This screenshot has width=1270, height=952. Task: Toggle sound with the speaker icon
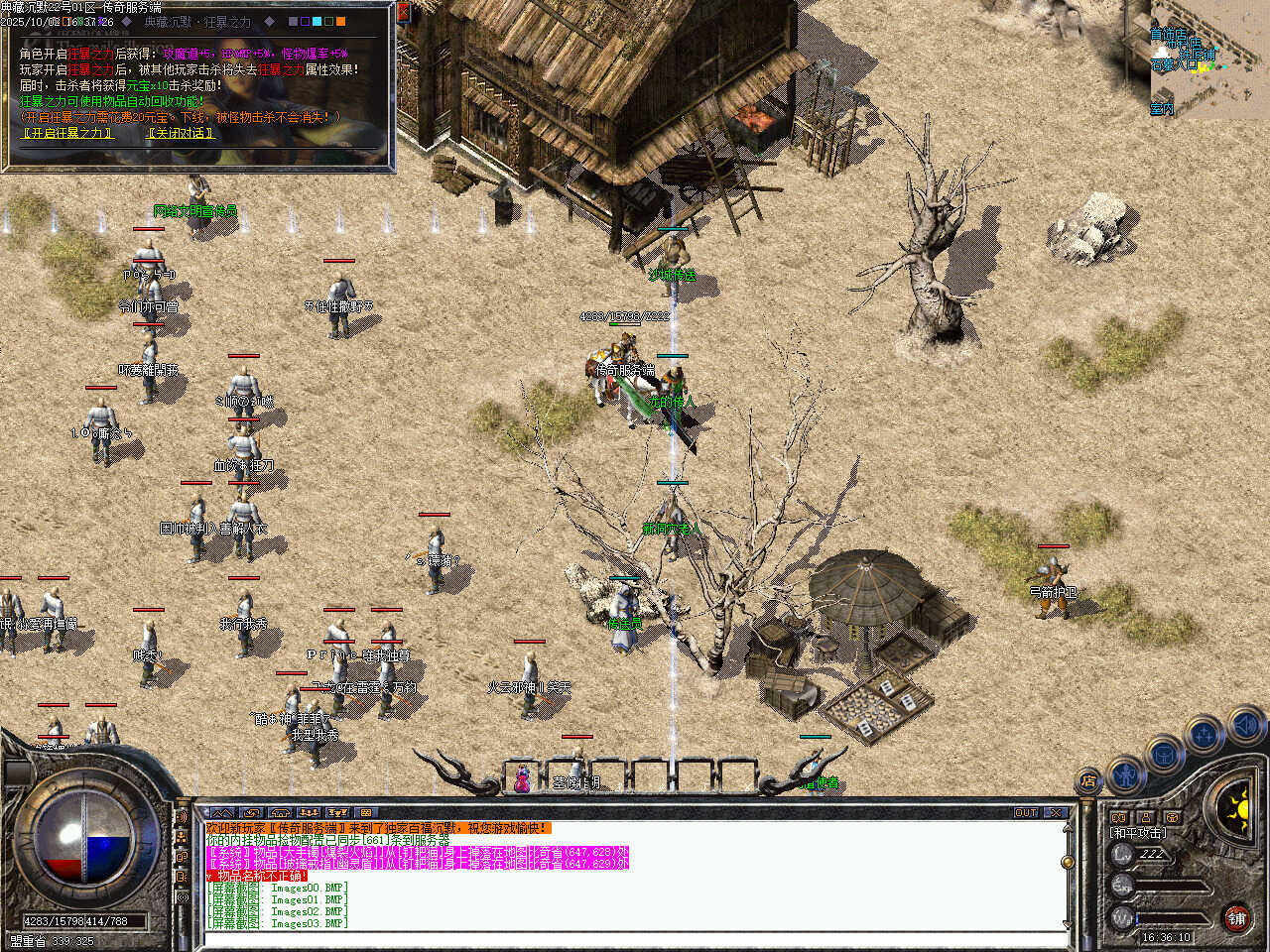point(1246,727)
